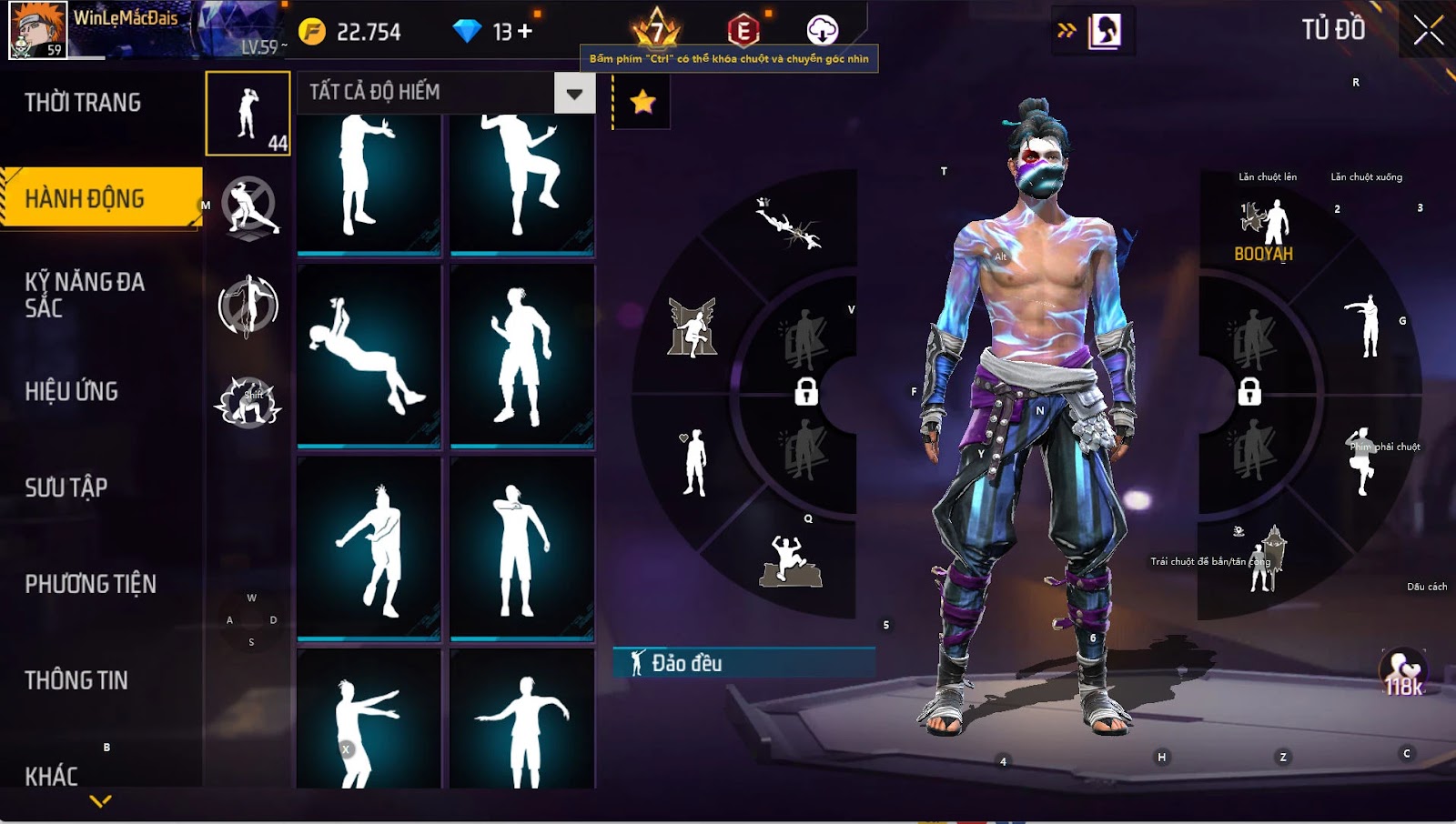This screenshot has height=824, width=1456.
Task: Switch to the Hiệu Ứng section
Action: point(72,392)
